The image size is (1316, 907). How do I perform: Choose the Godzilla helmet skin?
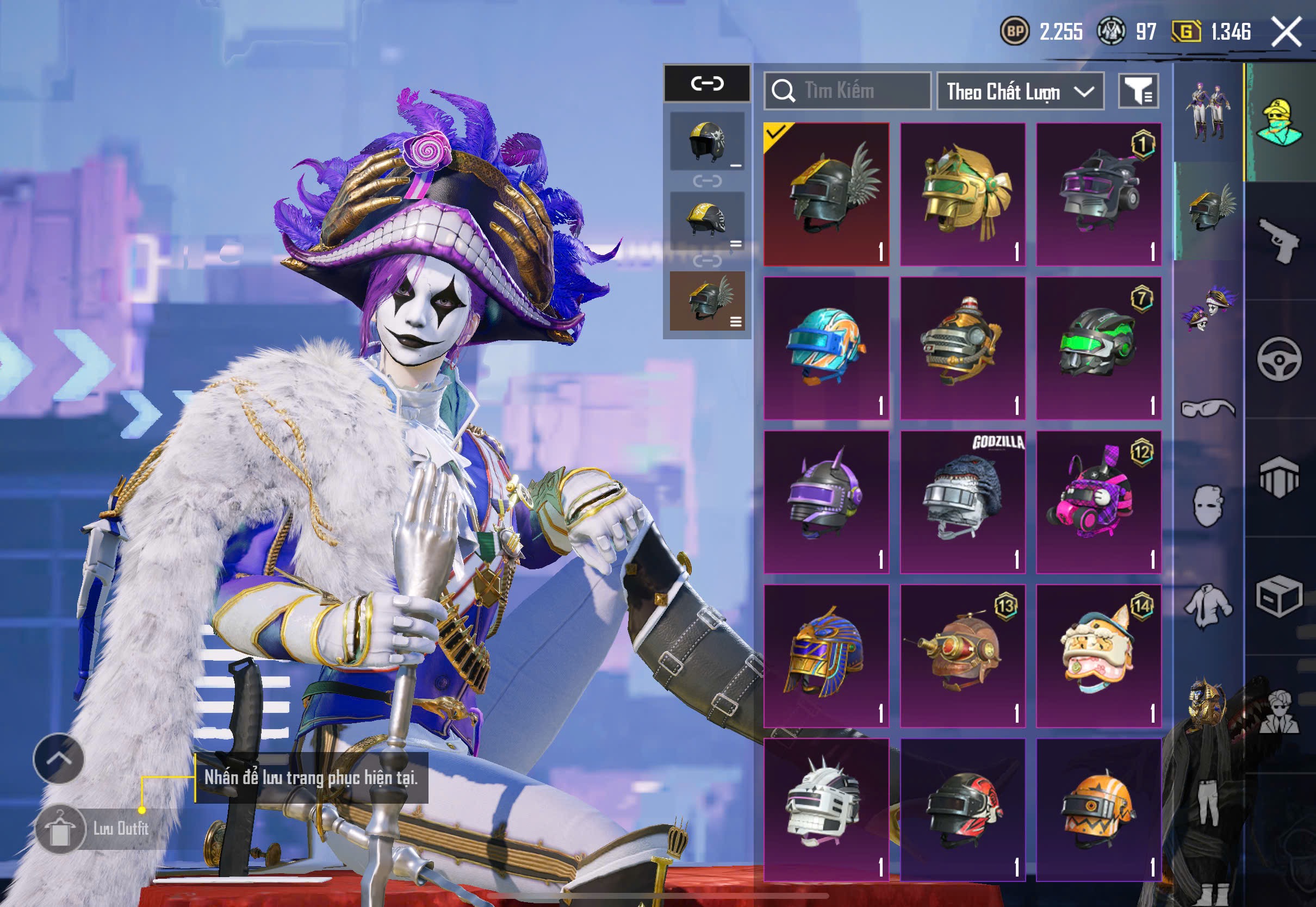(x=963, y=502)
